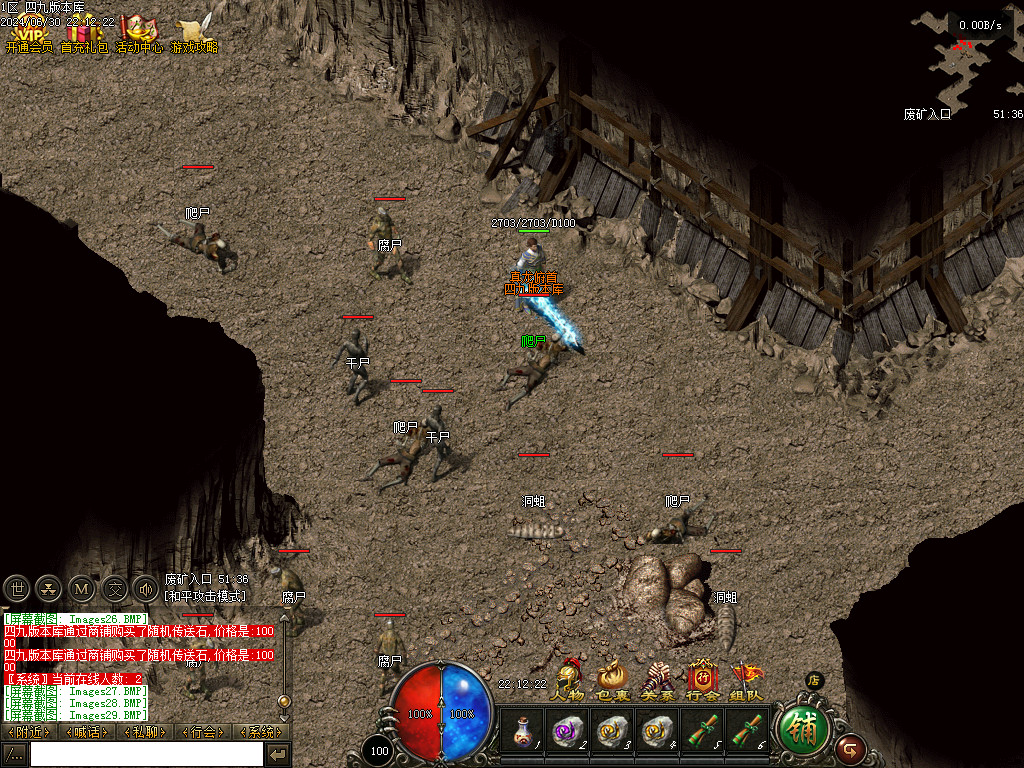The width and height of the screenshot is (1024, 768).
Task: Open the VIP membership (开通会员) icon
Action: 28,30
